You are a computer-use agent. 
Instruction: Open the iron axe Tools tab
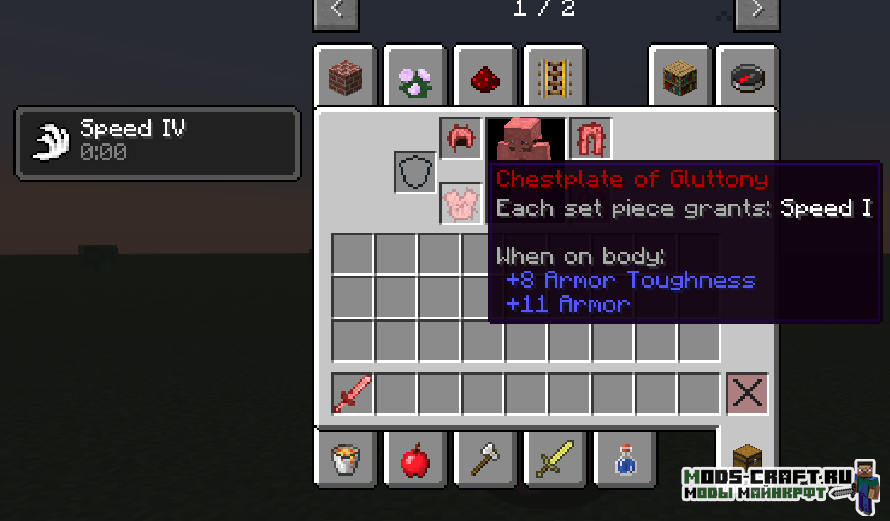[484, 459]
